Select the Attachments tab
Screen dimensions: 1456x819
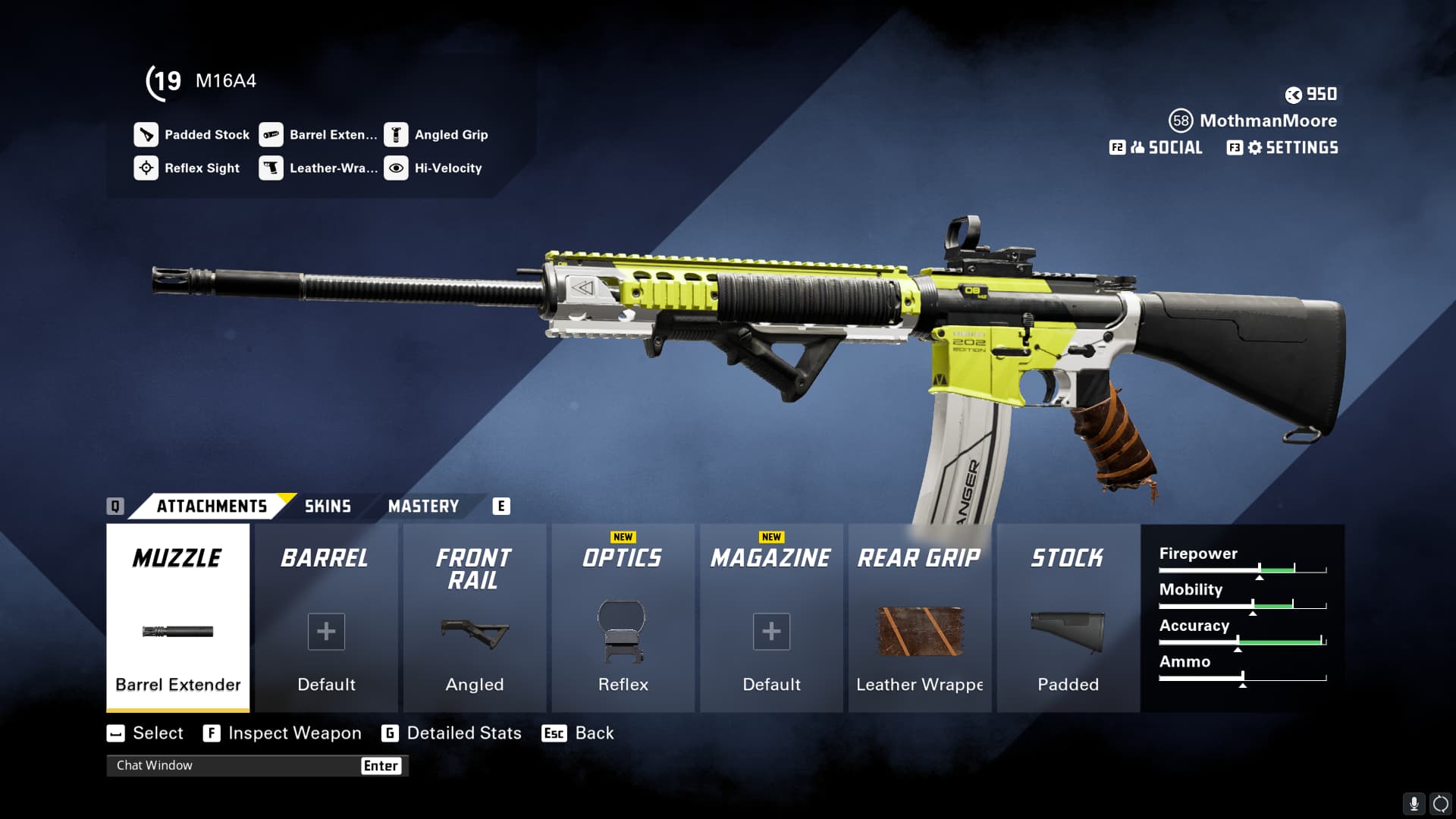[212, 507]
